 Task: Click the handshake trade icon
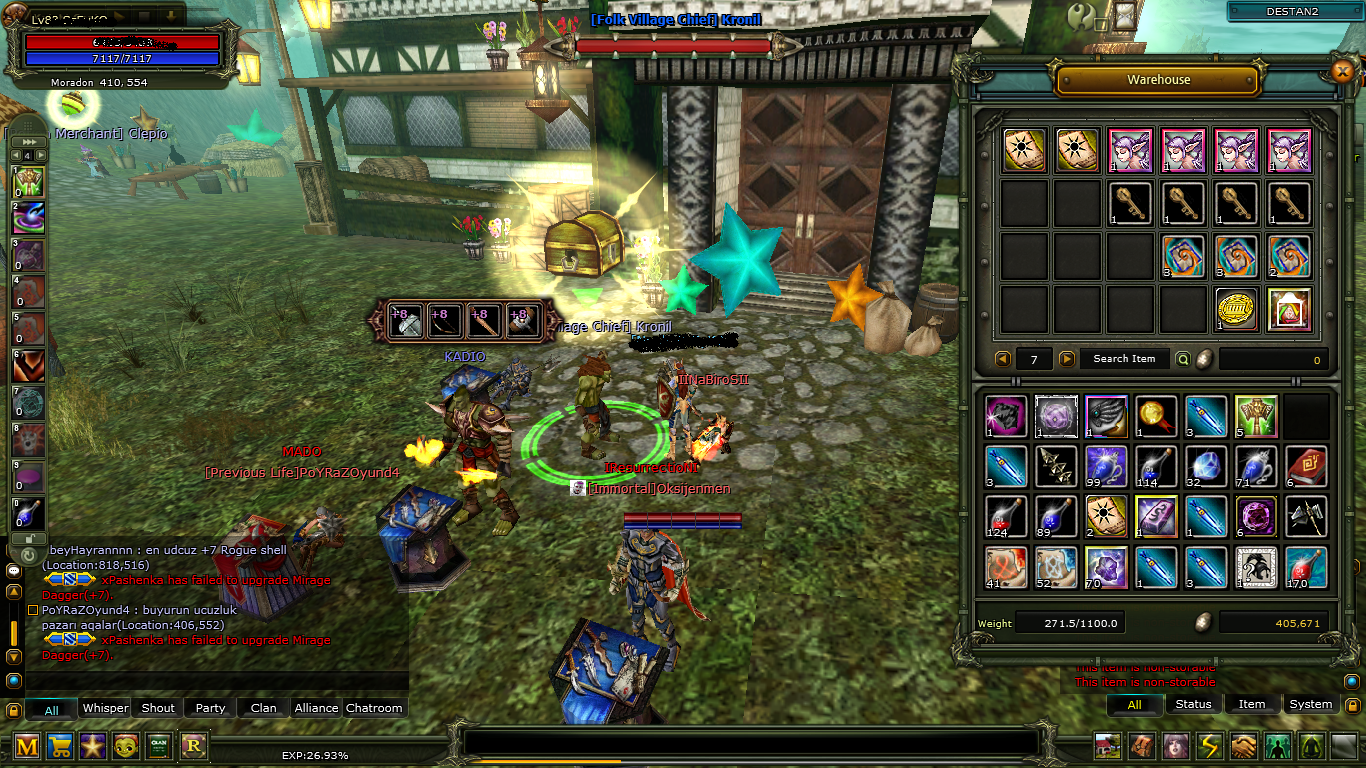pyautogui.click(x=1242, y=746)
